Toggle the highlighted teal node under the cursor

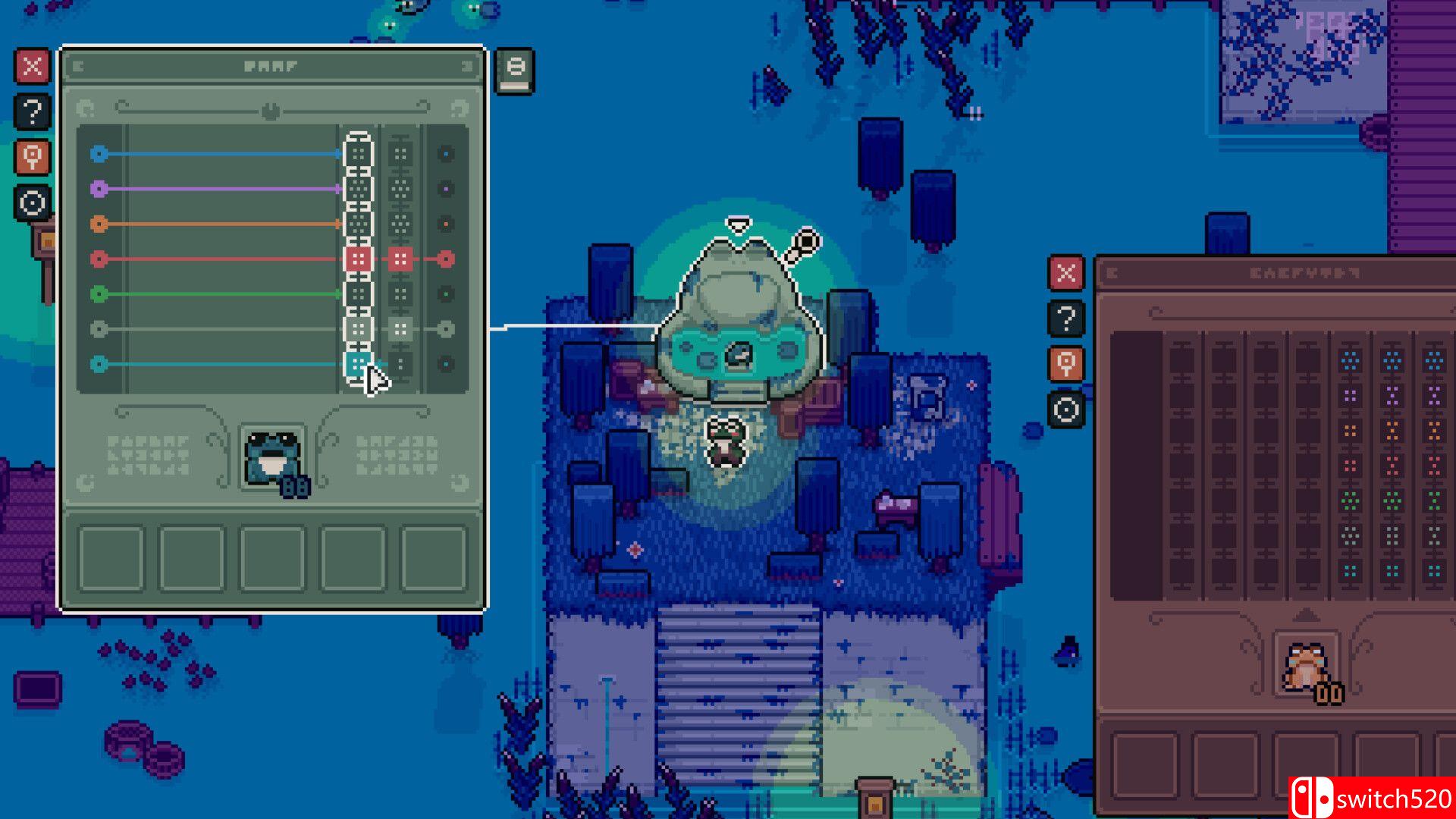[358, 364]
